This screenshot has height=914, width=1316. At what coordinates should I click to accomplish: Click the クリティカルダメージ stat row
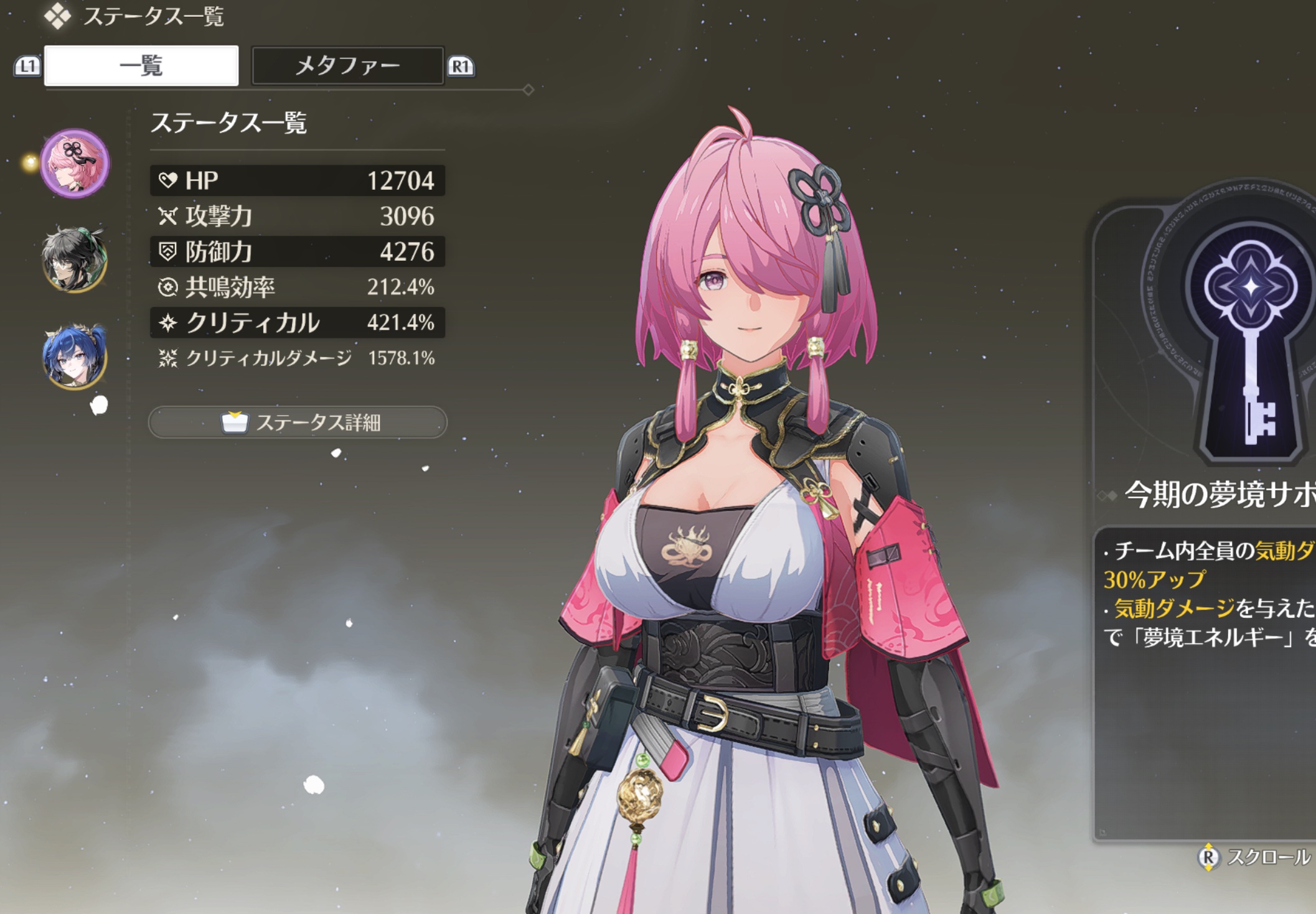[298, 358]
